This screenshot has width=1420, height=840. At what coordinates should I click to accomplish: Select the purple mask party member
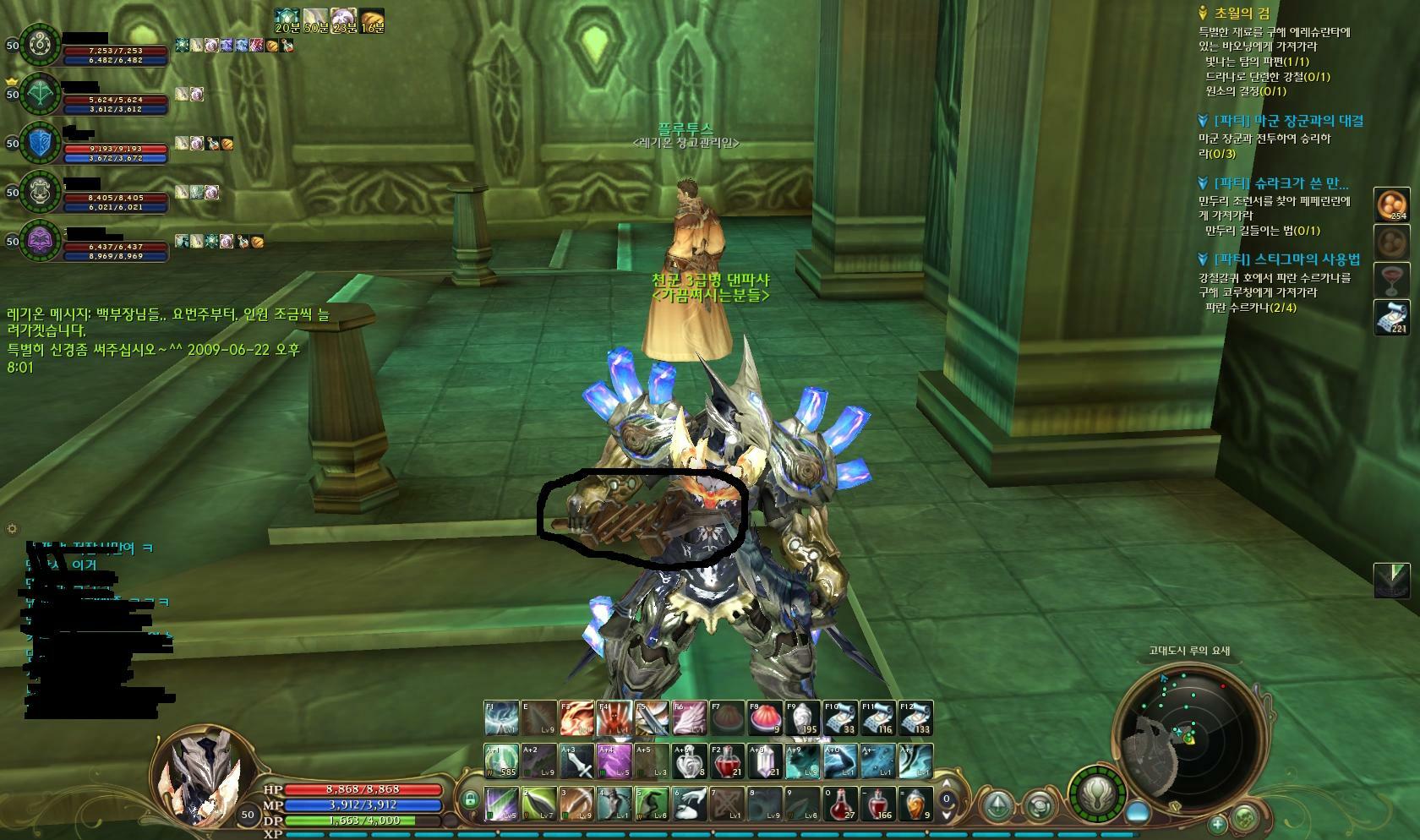pyautogui.click(x=41, y=241)
